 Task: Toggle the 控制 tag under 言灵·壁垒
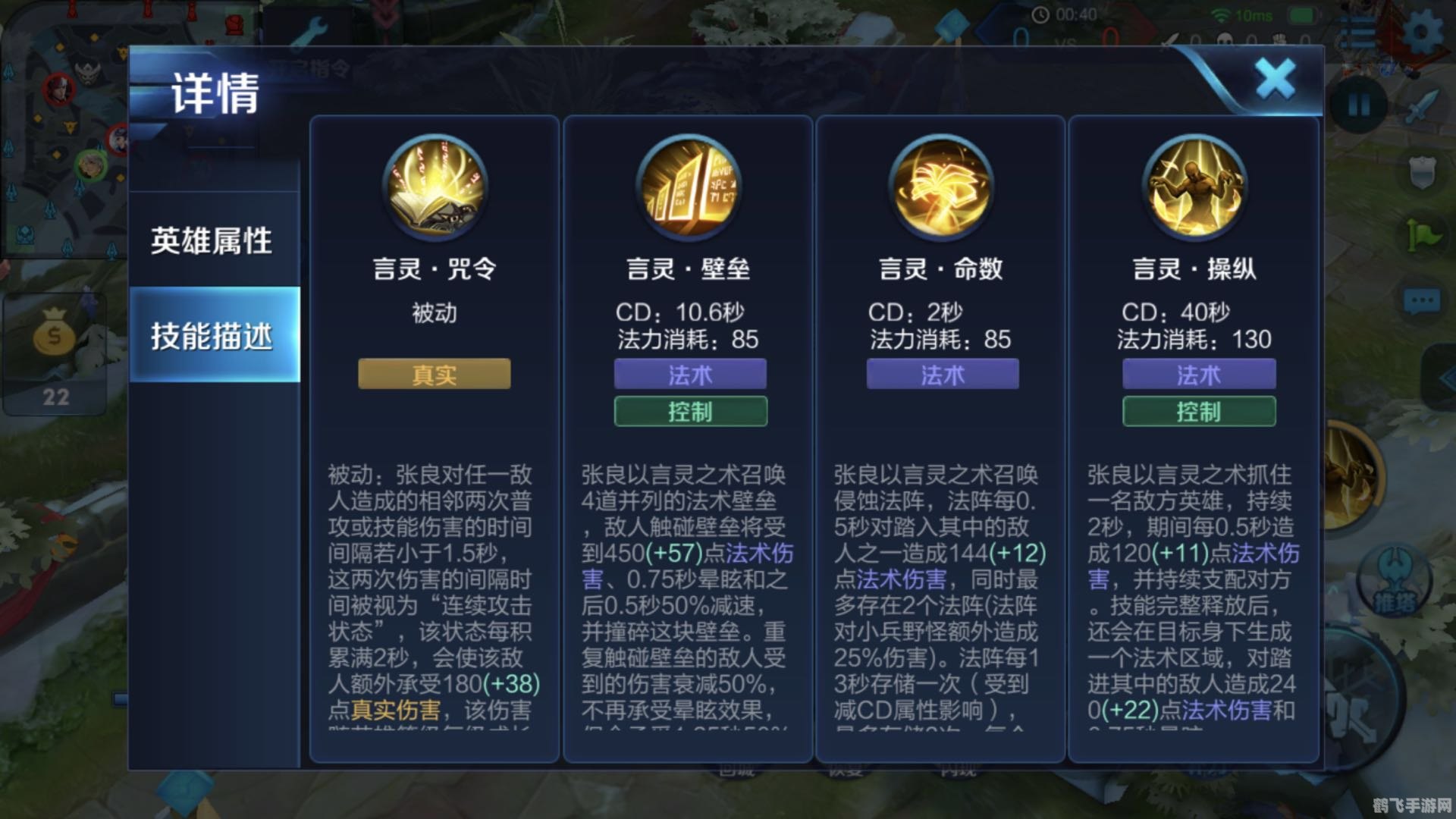click(689, 412)
